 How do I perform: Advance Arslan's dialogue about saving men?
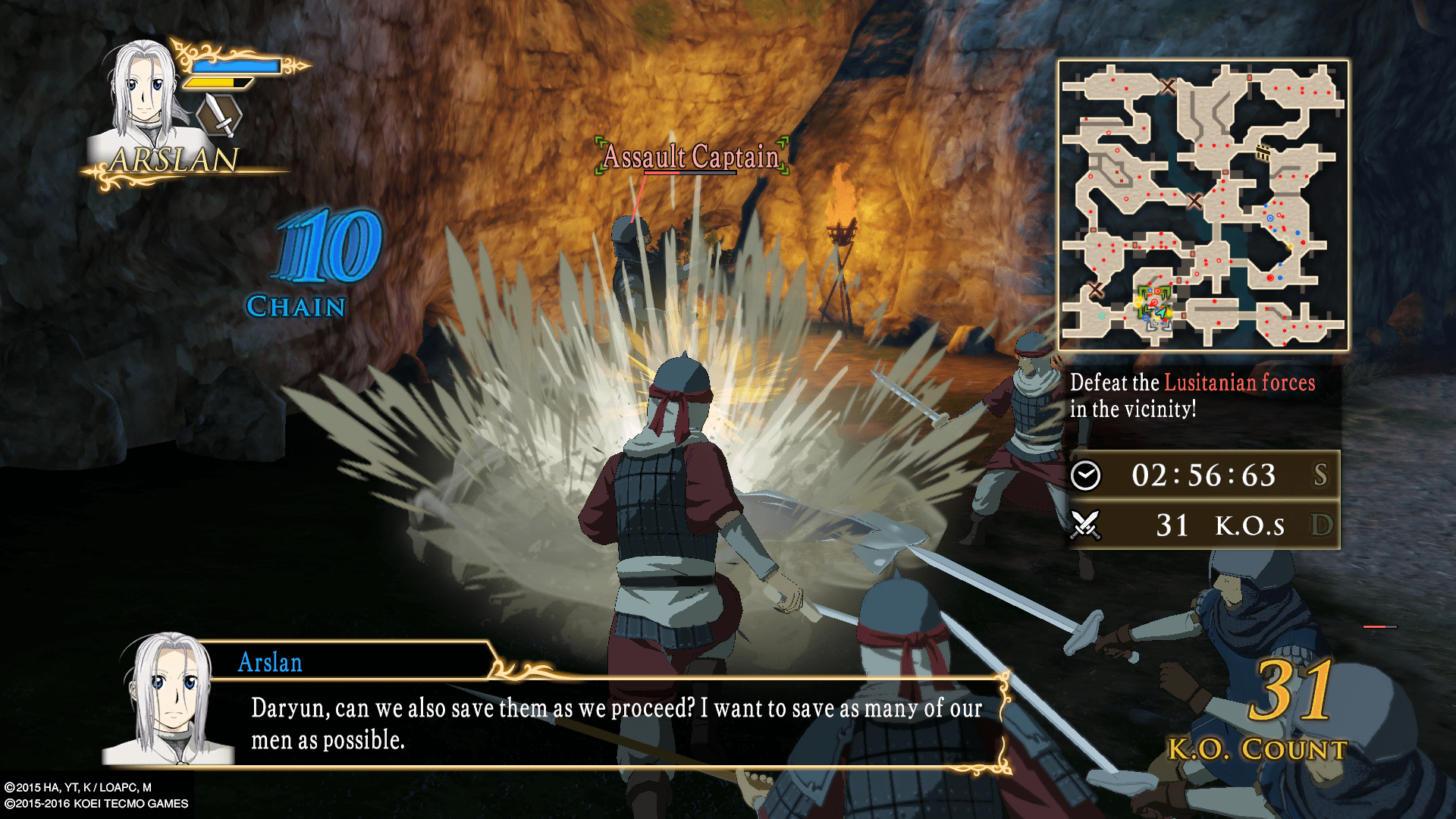(616, 723)
